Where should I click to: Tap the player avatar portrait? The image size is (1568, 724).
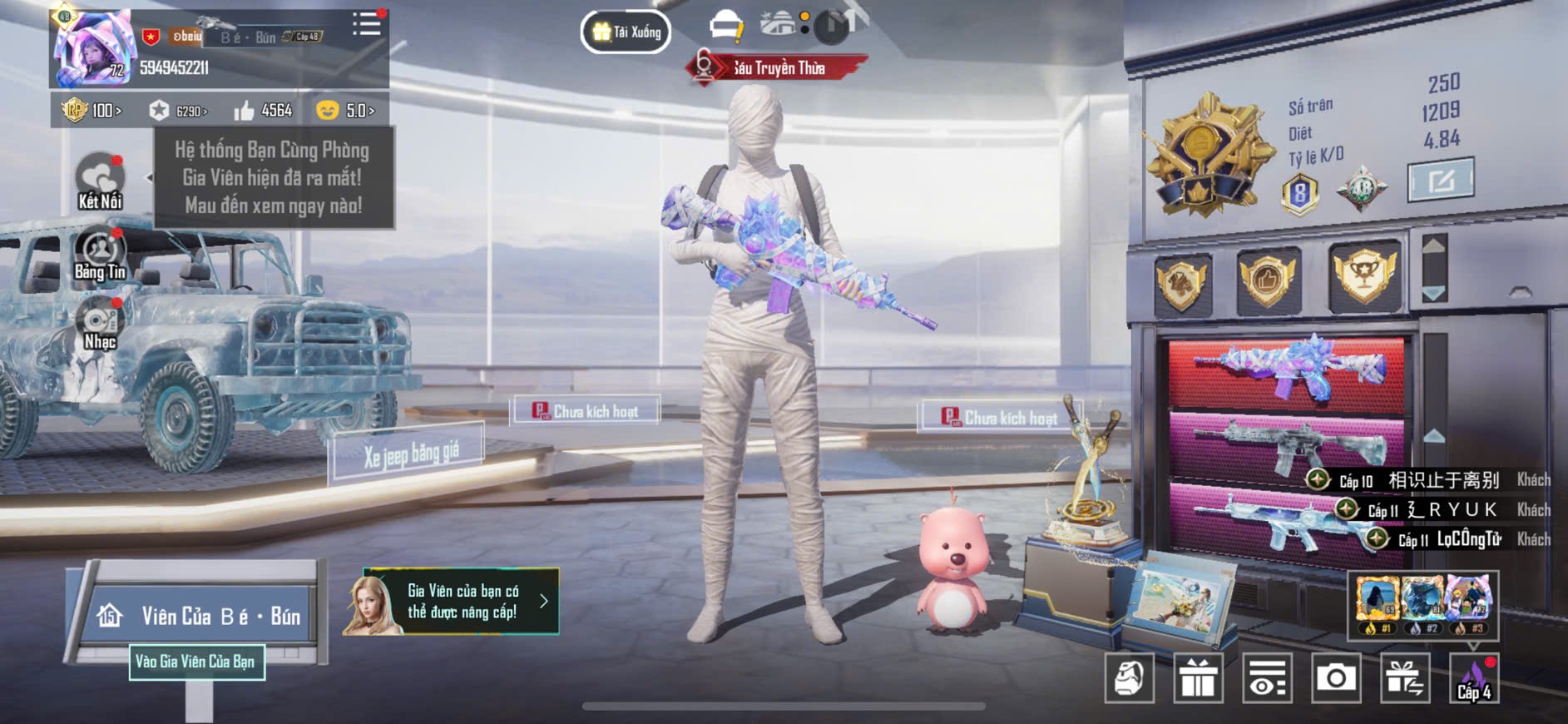pyautogui.click(x=91, y=49)
